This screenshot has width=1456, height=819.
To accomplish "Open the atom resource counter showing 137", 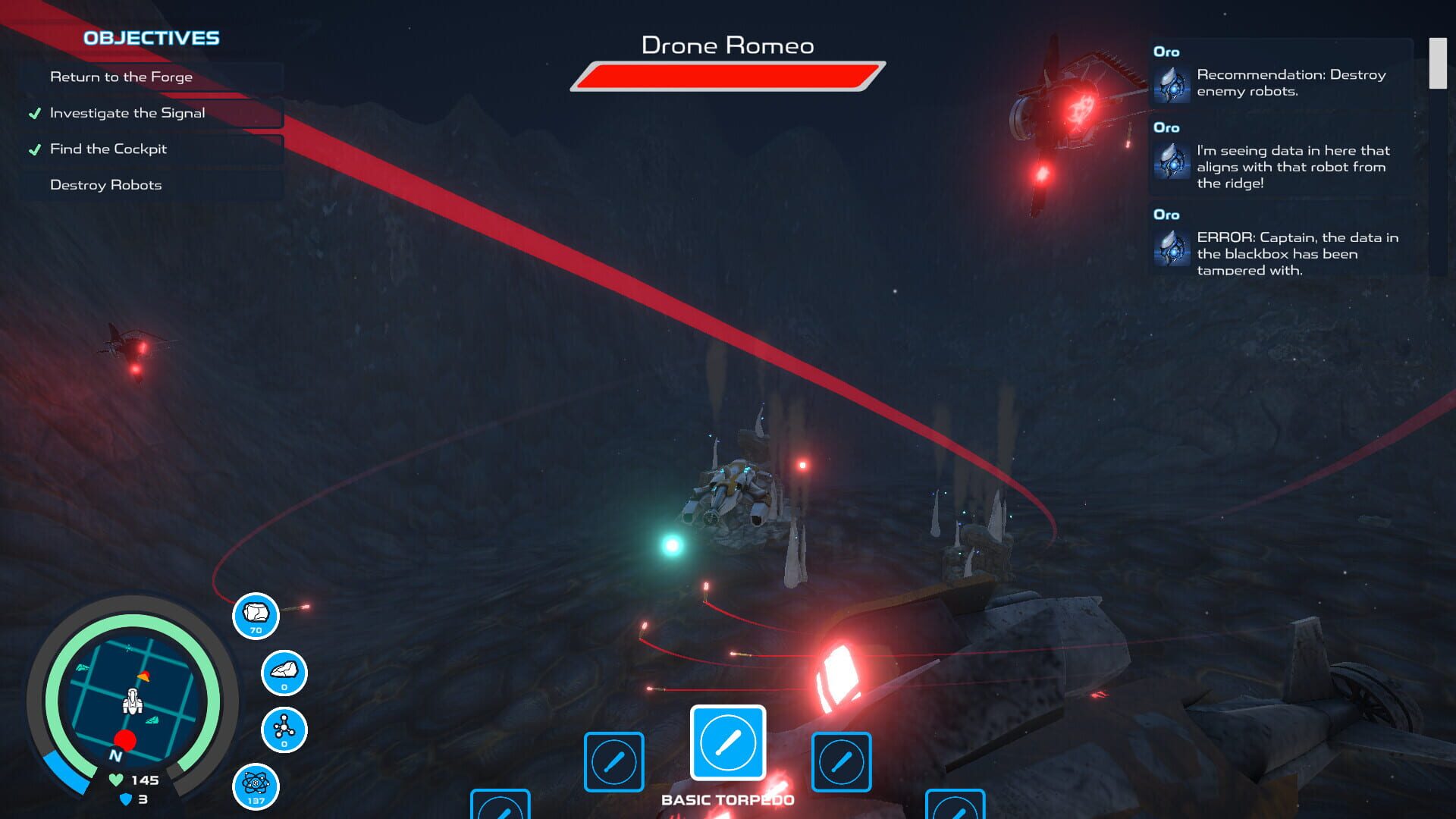I will (256, 787).
